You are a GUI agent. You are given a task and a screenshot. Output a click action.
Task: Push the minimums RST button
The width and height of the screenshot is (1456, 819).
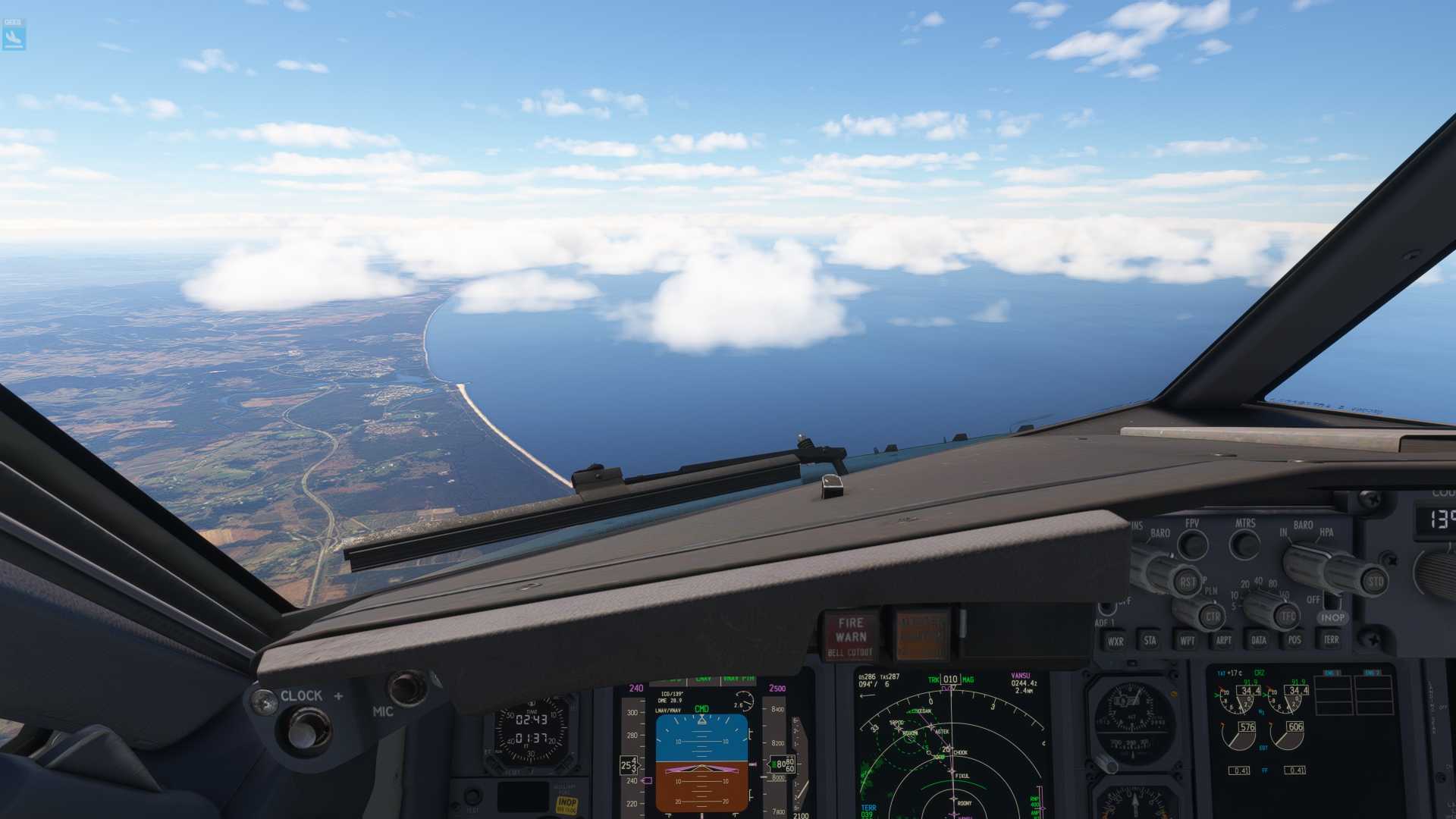point(1187,582)
